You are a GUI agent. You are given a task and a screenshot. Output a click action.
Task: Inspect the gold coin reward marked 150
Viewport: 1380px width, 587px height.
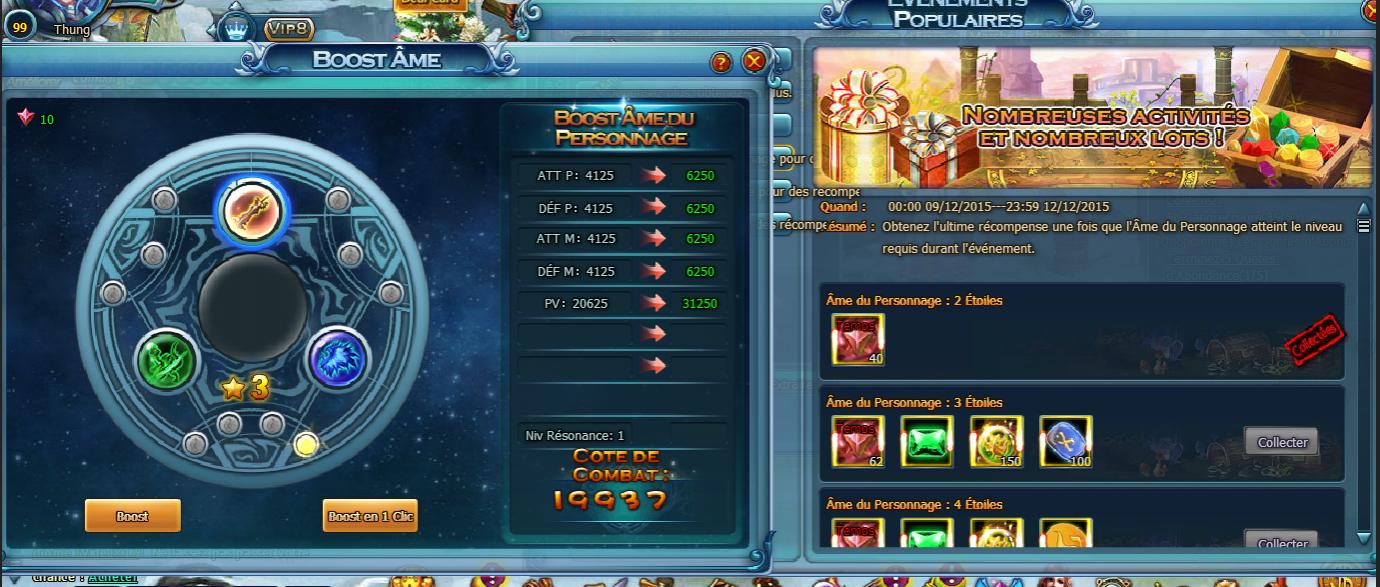click(996, 441)
